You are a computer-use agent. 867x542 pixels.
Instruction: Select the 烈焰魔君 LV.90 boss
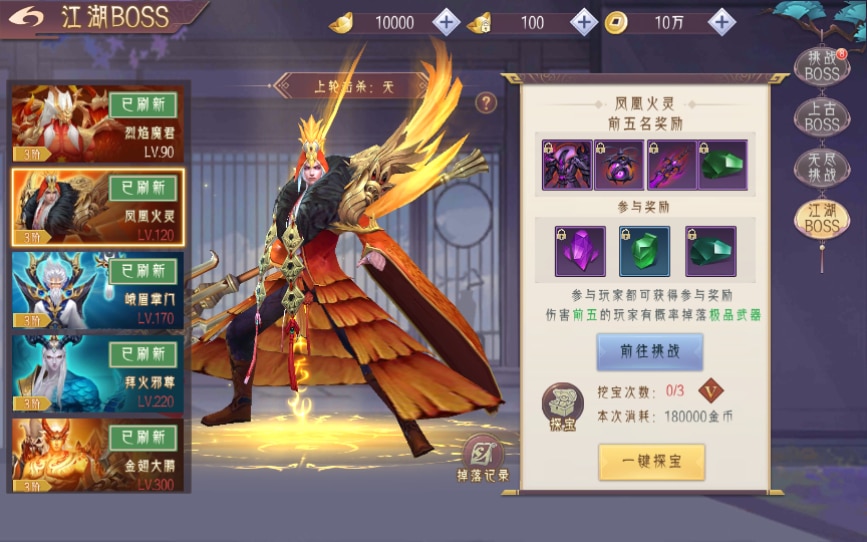[x=97, y=123]
